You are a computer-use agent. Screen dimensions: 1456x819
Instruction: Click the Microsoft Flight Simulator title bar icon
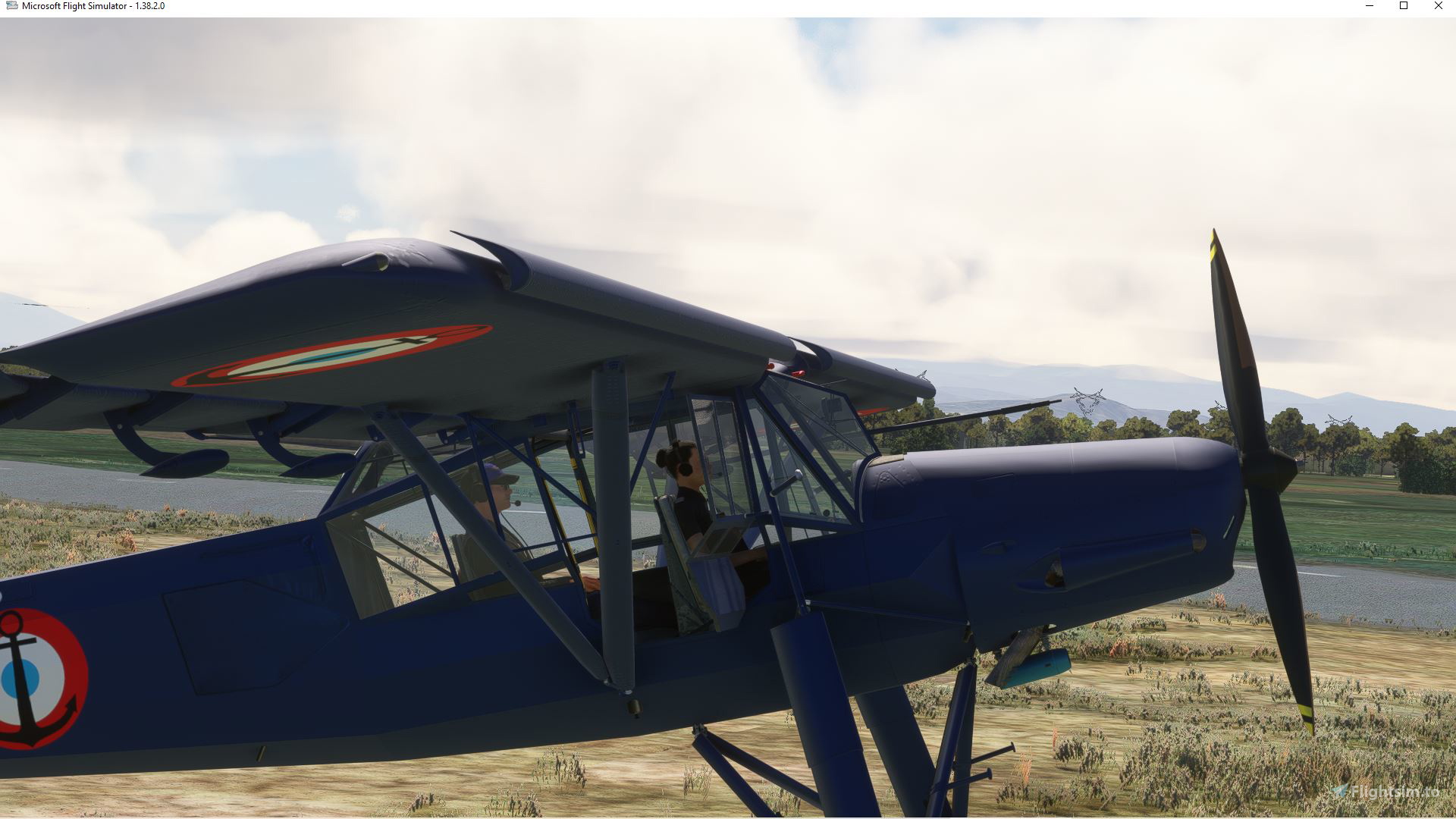(11, 6)
